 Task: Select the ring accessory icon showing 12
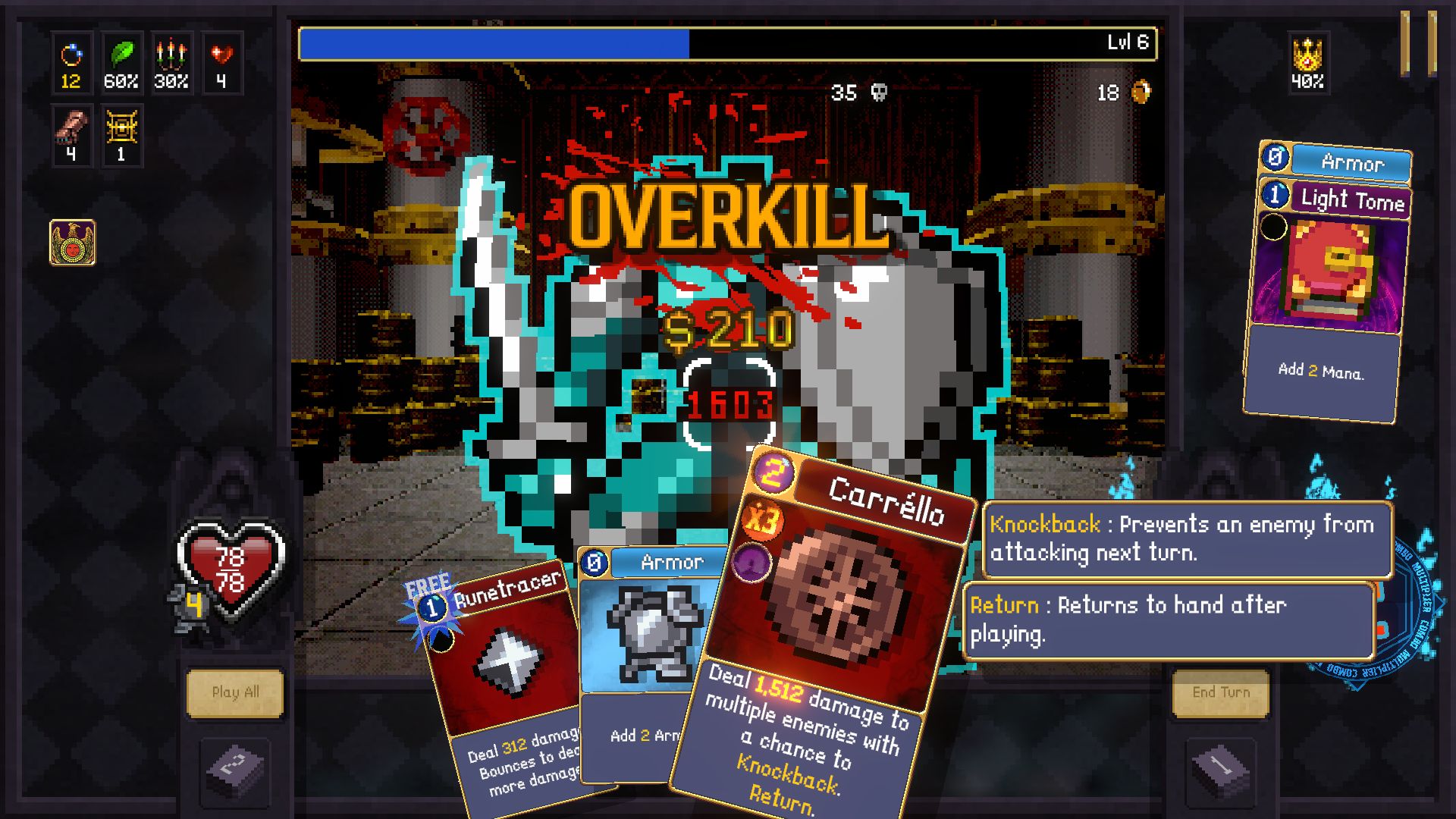click(72, 63)
